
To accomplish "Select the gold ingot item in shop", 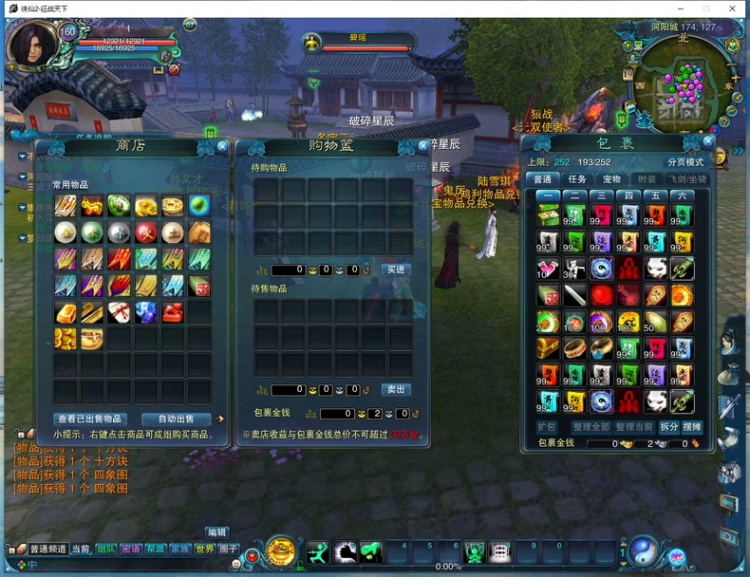I will pyautogui.click(x=66, y=313).
